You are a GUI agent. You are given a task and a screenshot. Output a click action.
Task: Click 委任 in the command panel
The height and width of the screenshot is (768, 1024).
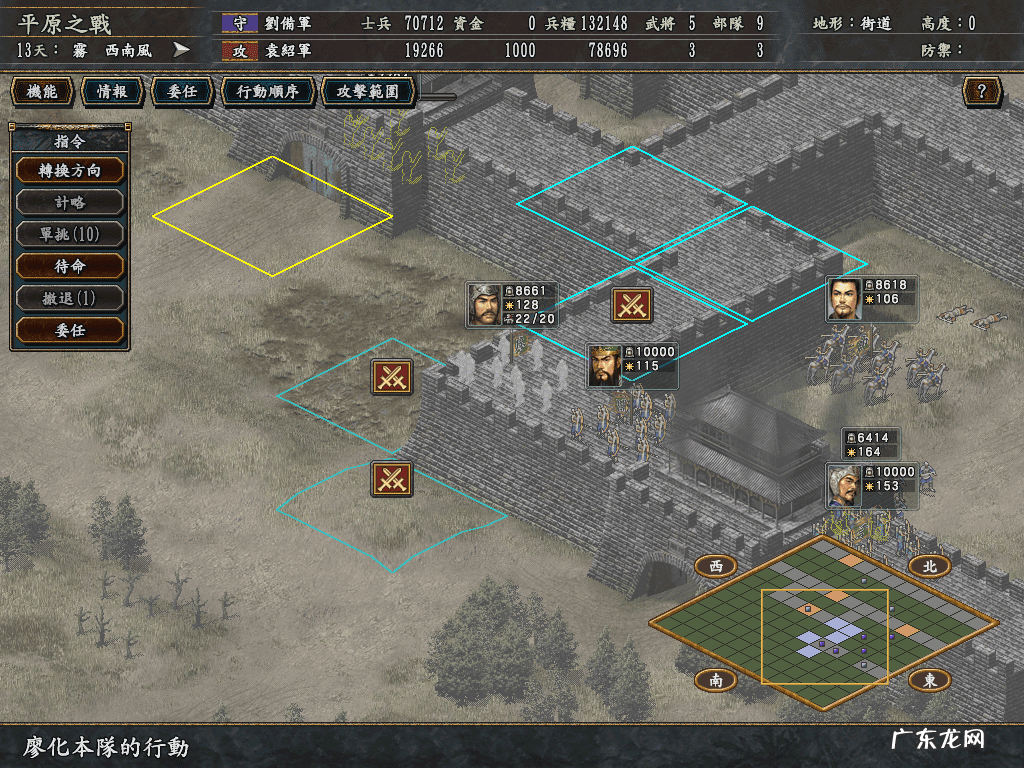point(70,330)
